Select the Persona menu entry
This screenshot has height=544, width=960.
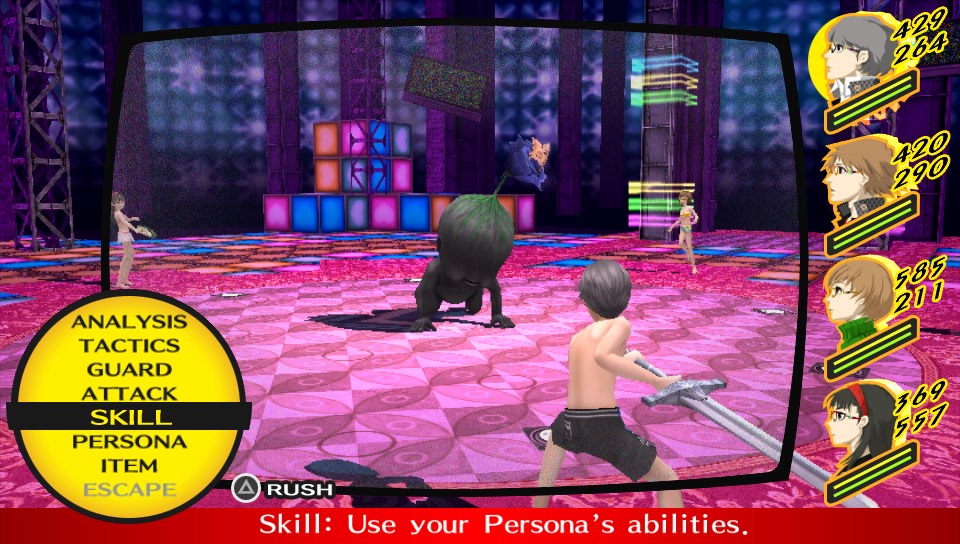click(129, 441)
